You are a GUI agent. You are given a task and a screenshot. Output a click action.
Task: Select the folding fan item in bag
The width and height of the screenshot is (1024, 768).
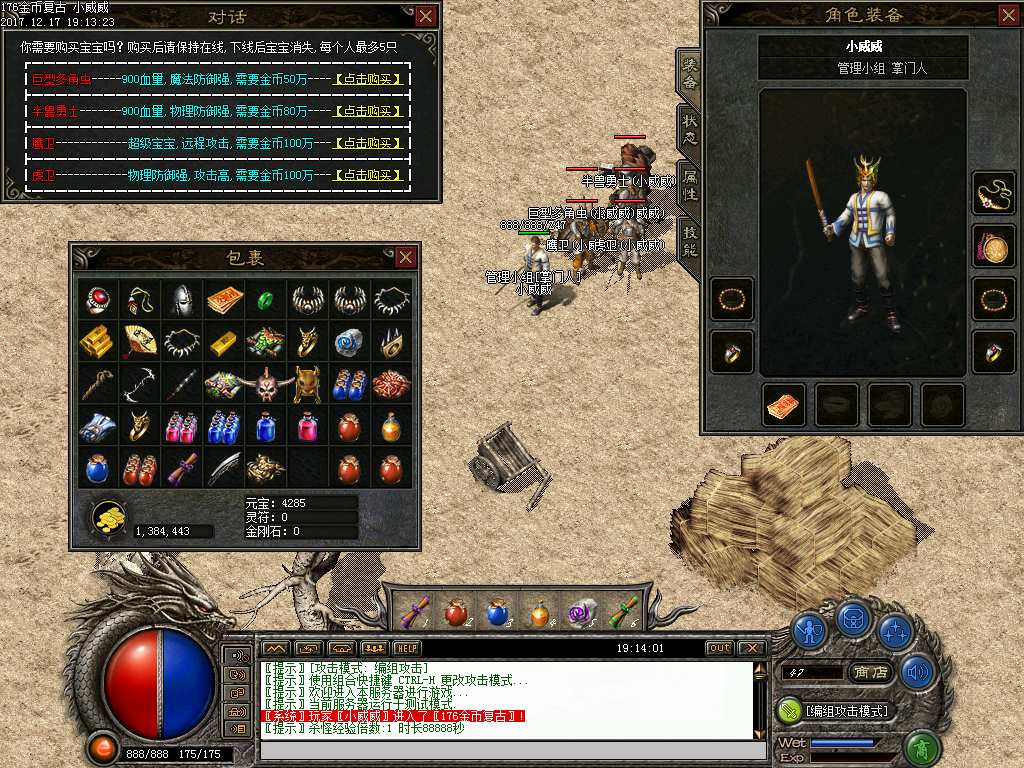click(x=139, y=341)
